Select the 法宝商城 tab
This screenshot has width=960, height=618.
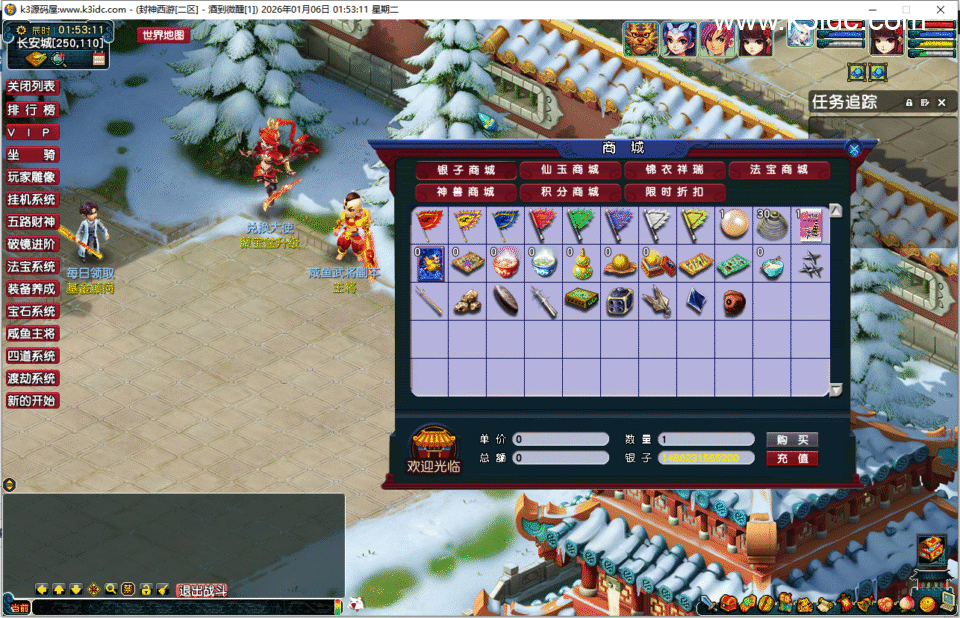[x=779, y=170]
